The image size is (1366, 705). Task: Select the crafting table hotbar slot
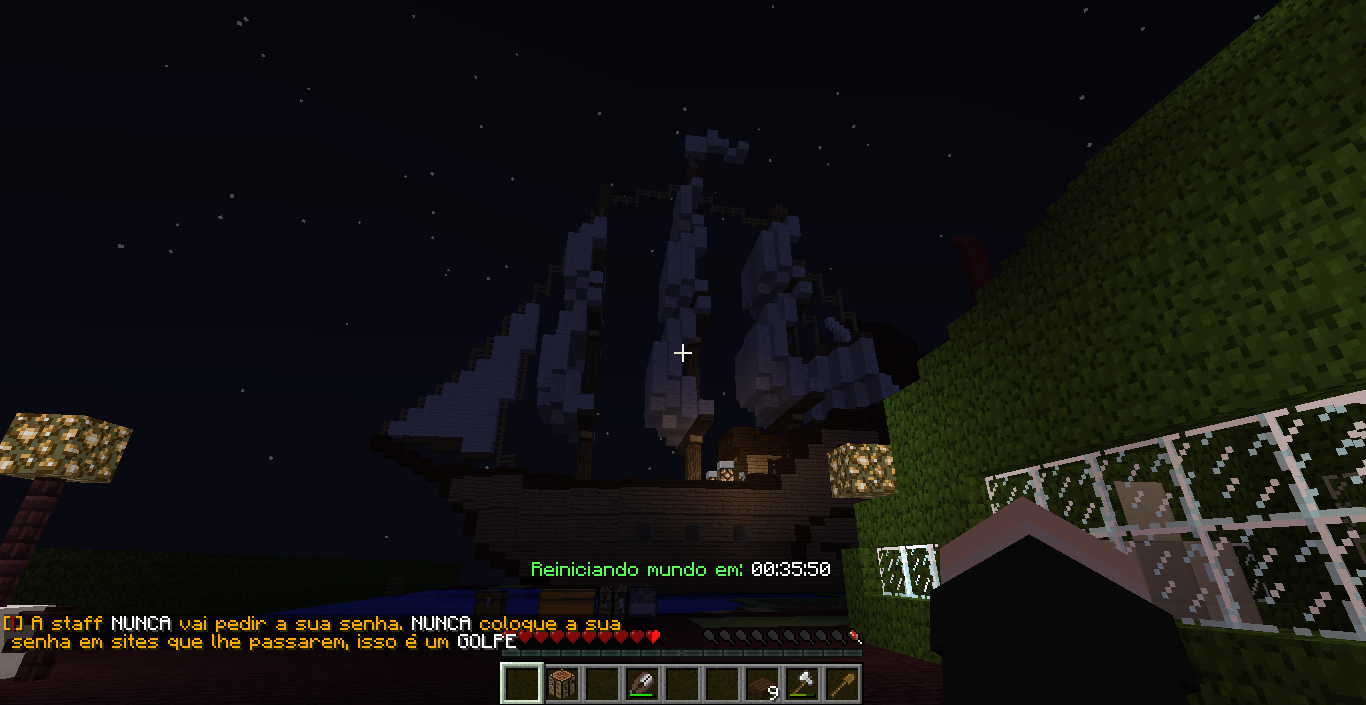[x=563, y=684]
